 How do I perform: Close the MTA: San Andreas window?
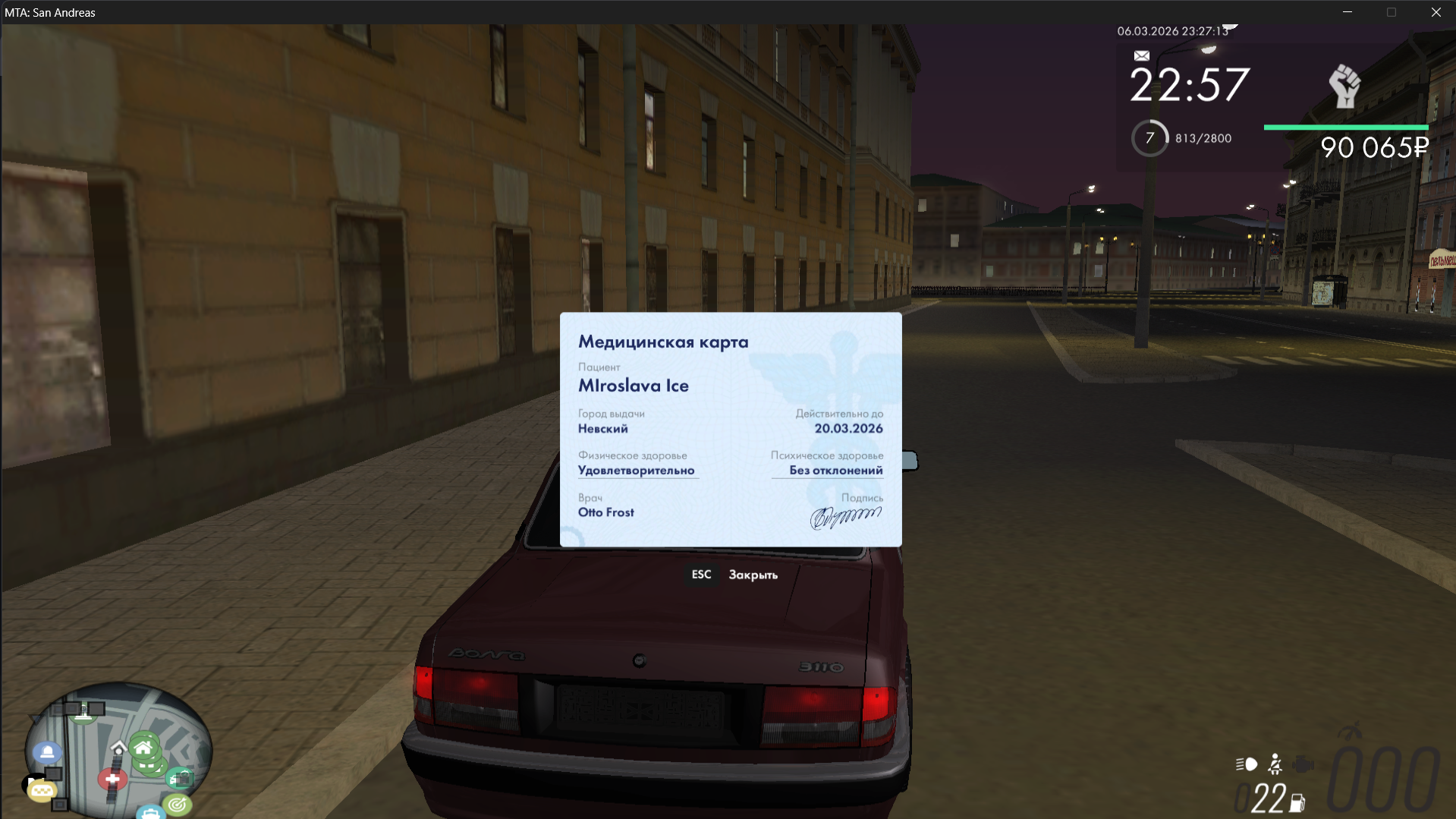coord(1436,12)
